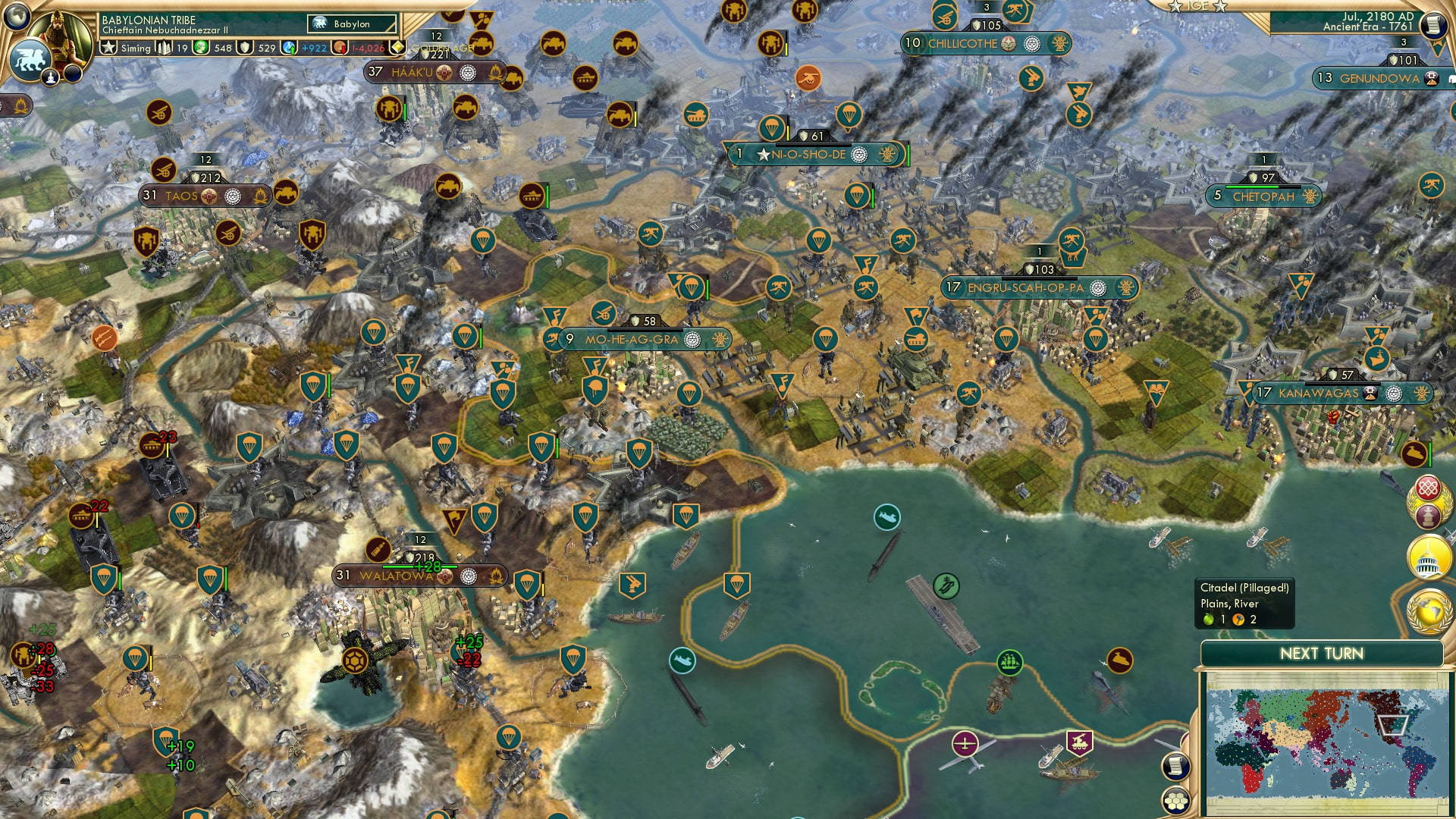This screenshot has width=1456, height=819.
Task: Click the red unhappiness face icon
Action: tap(340, 48)
